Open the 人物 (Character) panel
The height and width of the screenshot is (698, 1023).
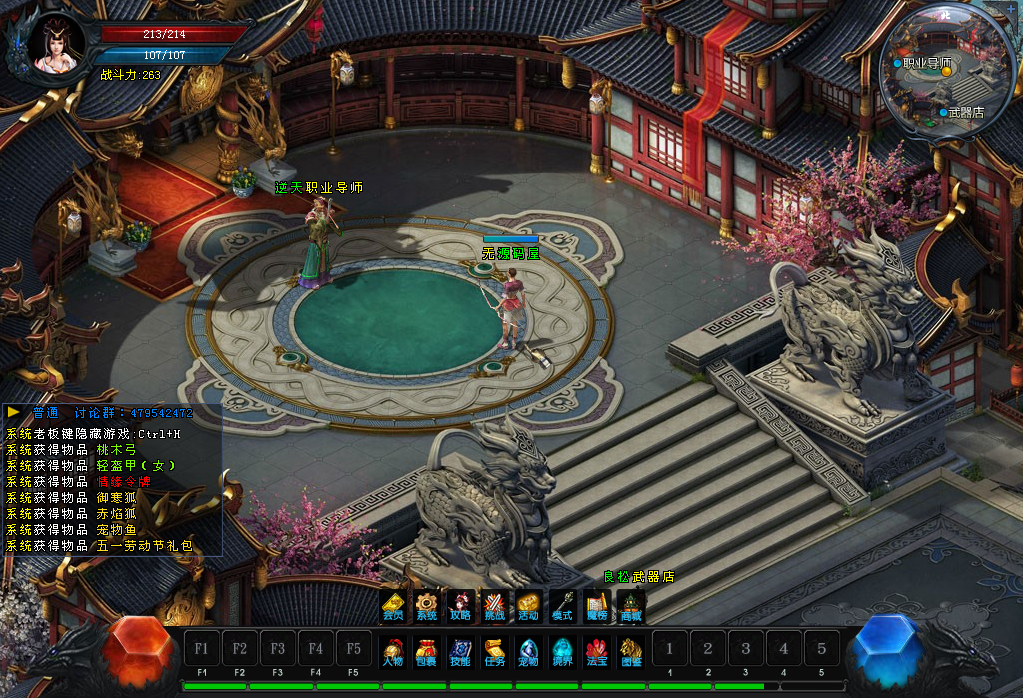pos(393,651)
